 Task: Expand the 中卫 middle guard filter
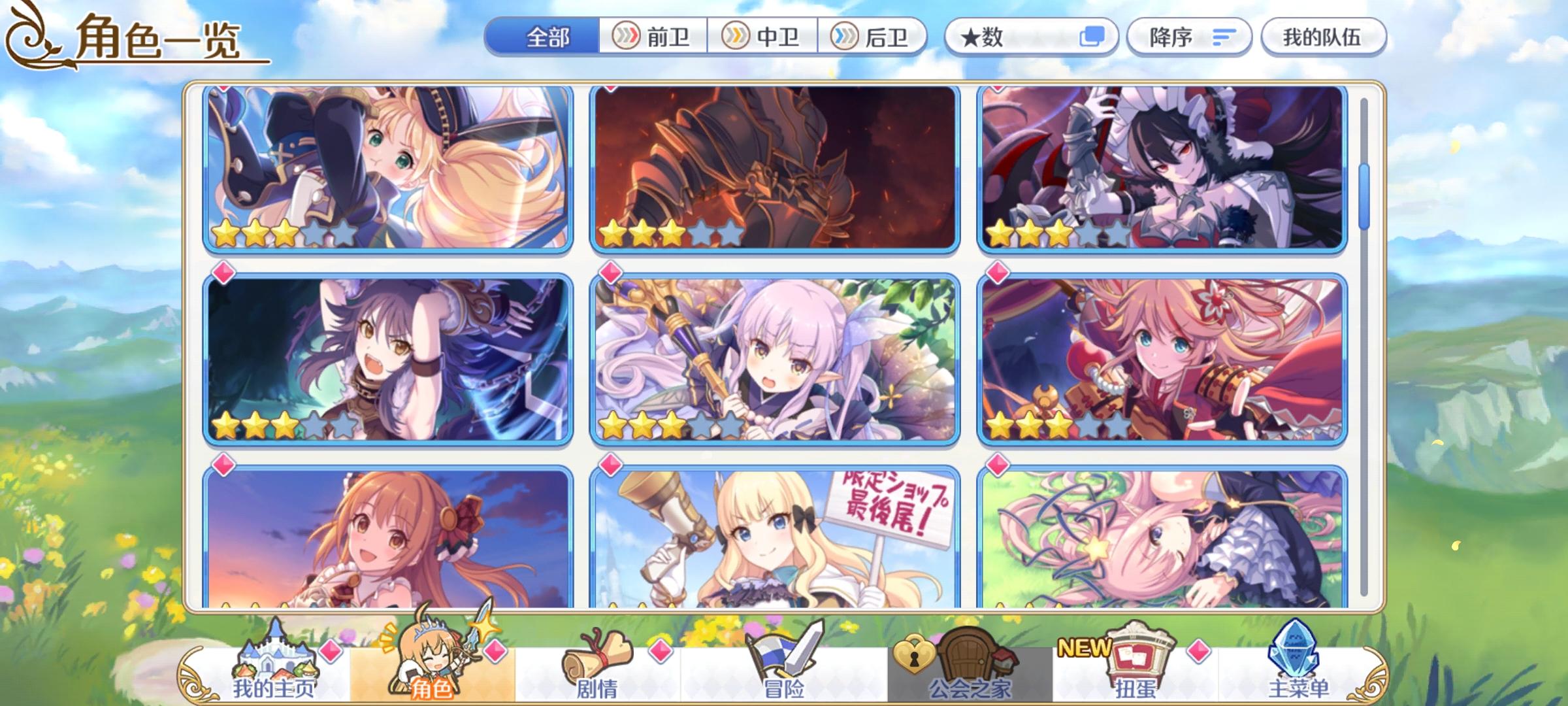pyautogui.click(x=763, y=37)
